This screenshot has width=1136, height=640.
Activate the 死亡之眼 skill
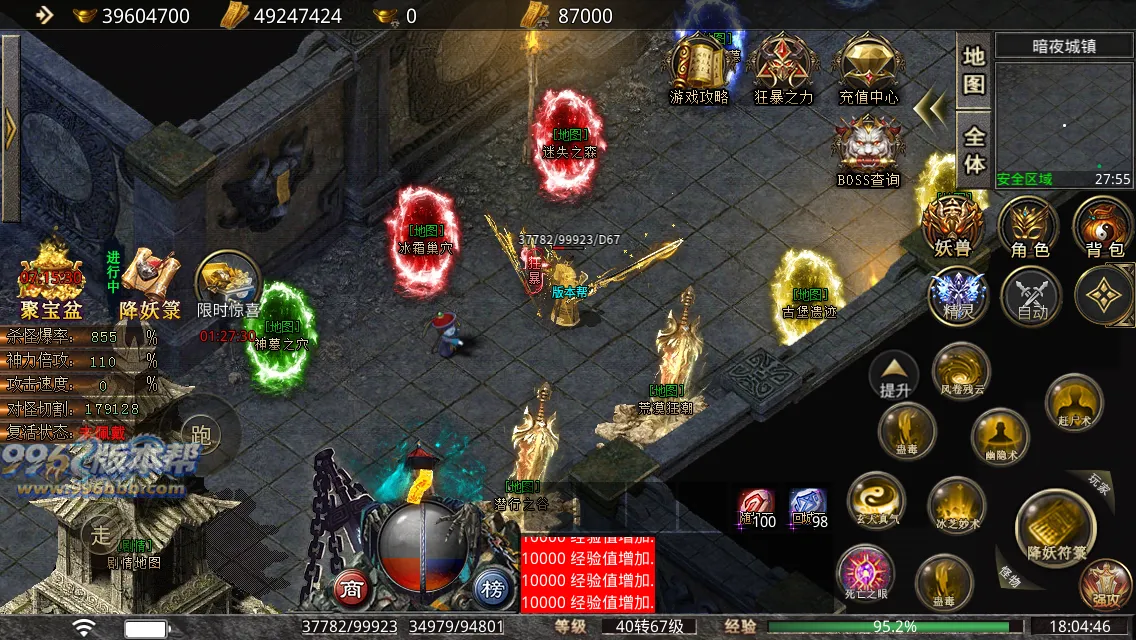coord(865,575)
